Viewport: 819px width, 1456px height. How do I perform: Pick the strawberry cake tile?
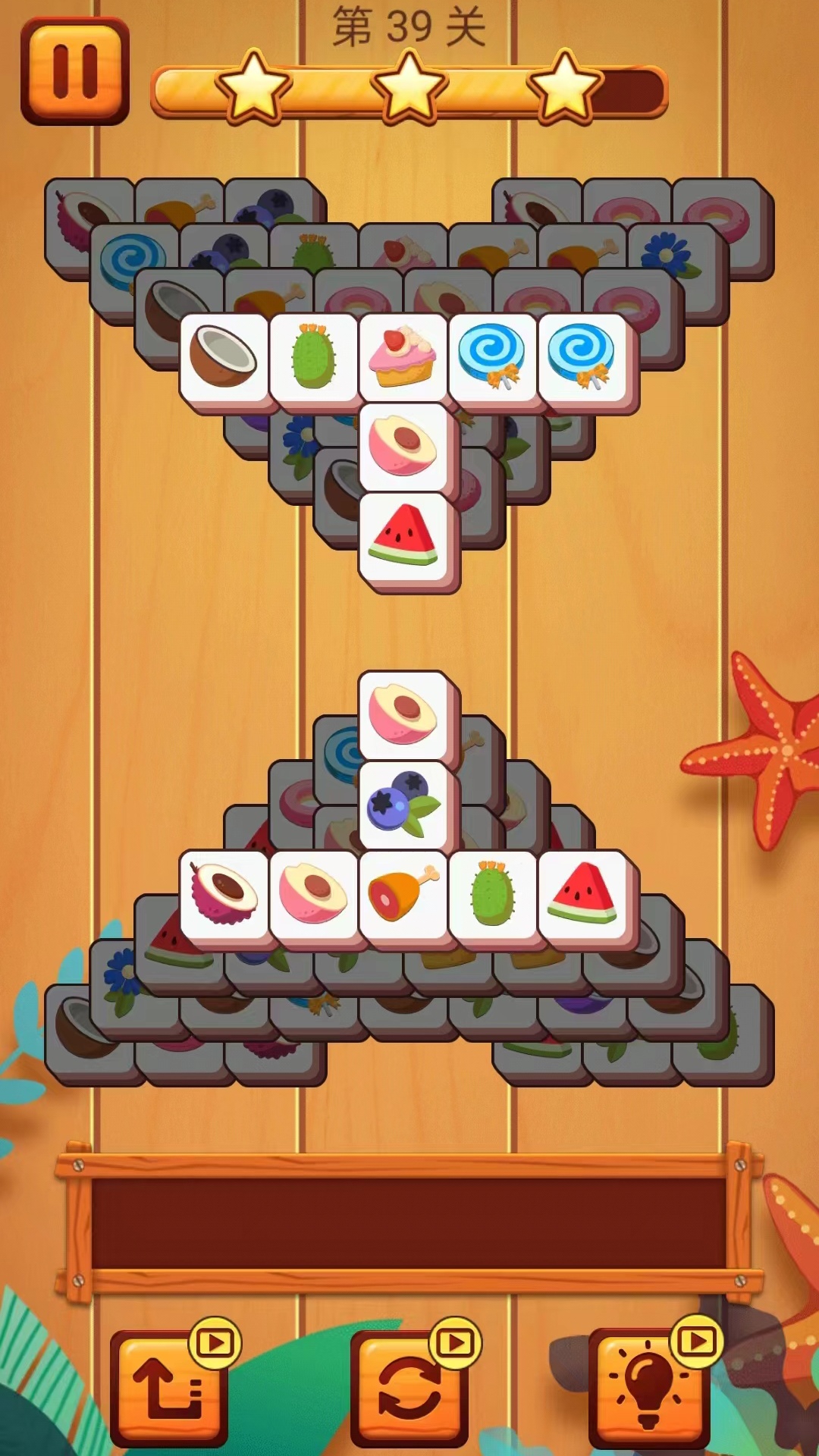click(x=403, y=357)
